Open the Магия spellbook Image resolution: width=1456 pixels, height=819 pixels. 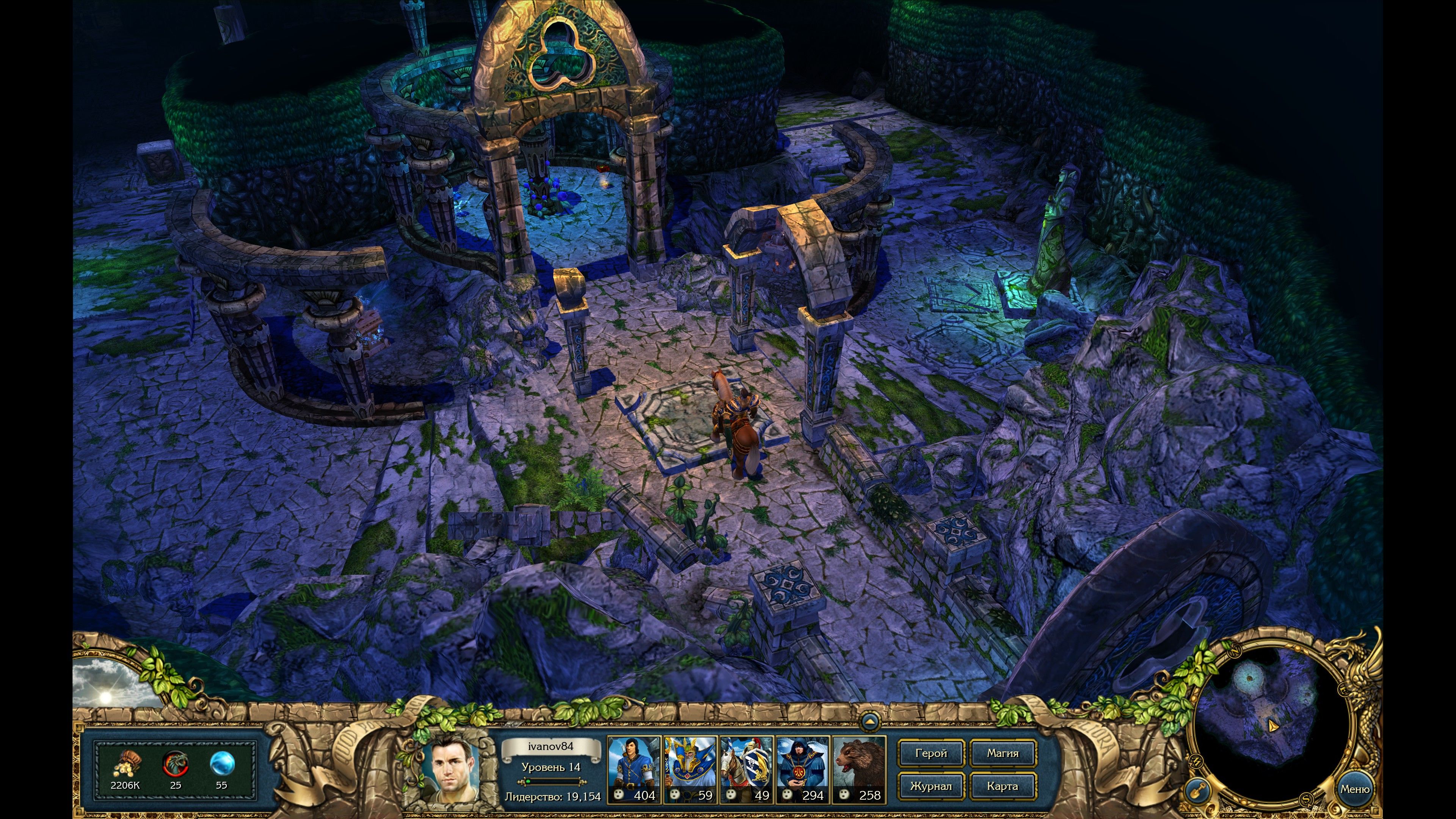click(x=1003, y=753)
